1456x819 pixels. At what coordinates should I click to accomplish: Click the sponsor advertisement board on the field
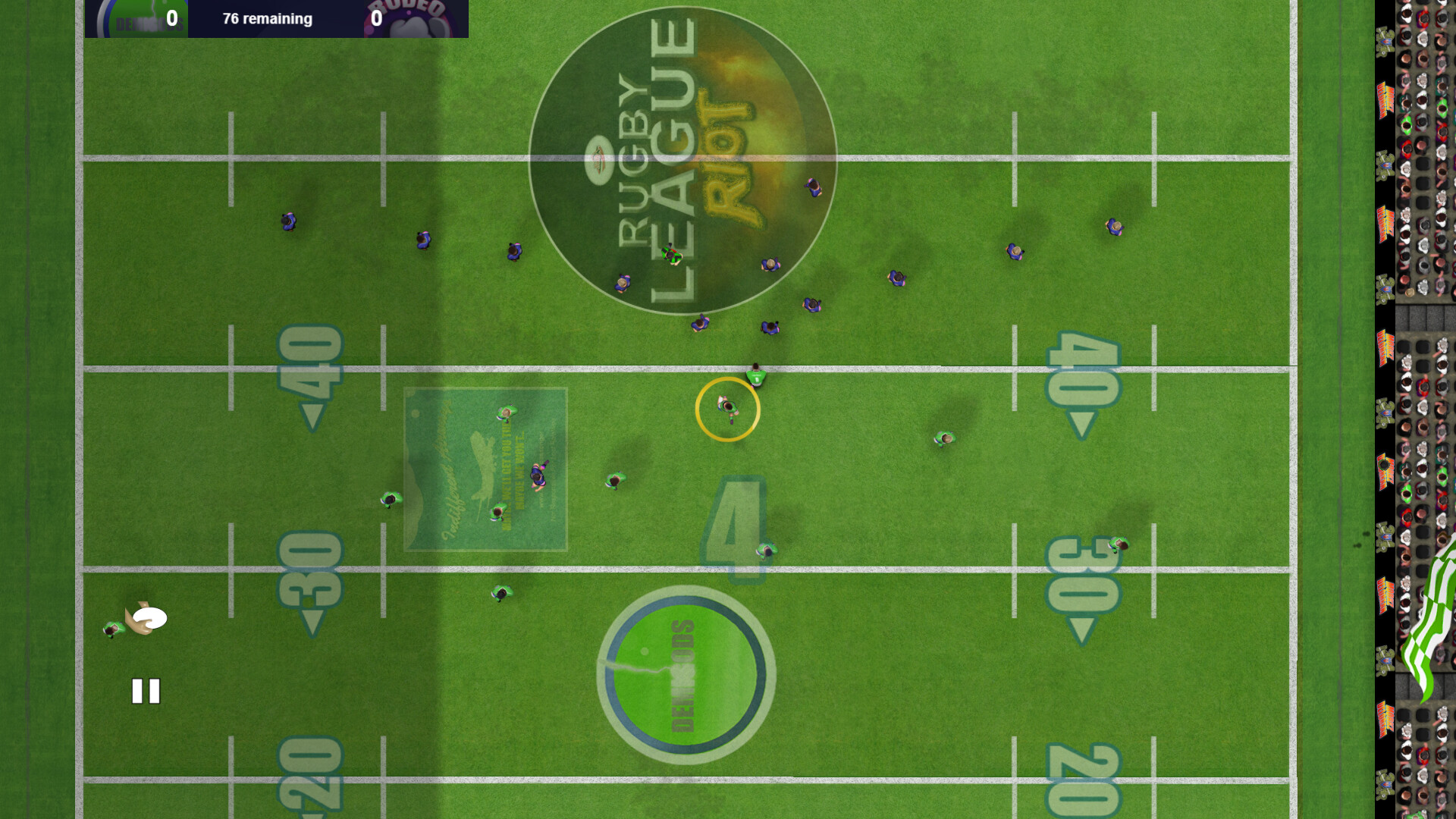pyautogui.click(x=485, y=466)
